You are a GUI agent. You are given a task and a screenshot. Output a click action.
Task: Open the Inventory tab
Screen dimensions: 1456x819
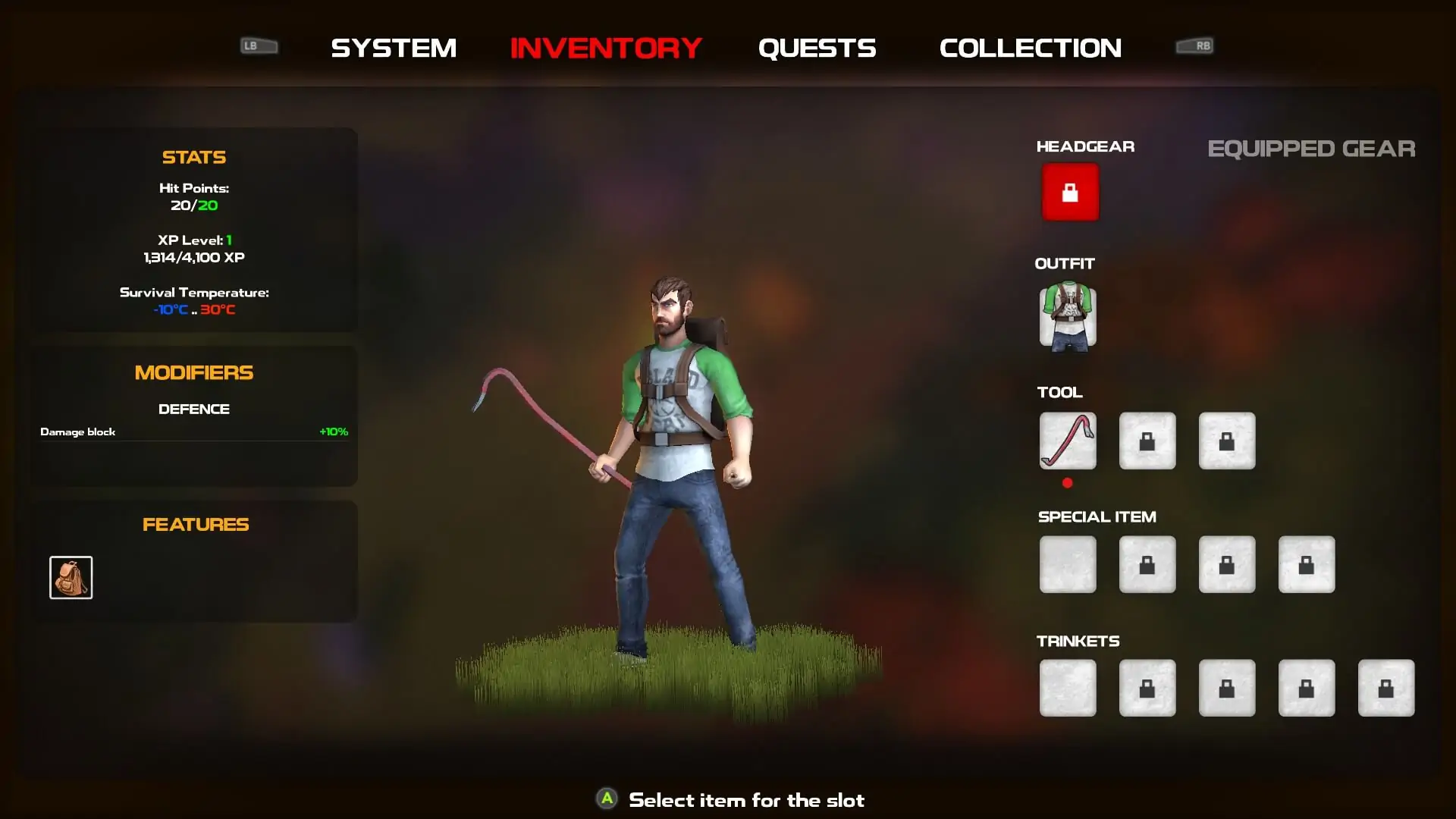(x=606, y=48)
